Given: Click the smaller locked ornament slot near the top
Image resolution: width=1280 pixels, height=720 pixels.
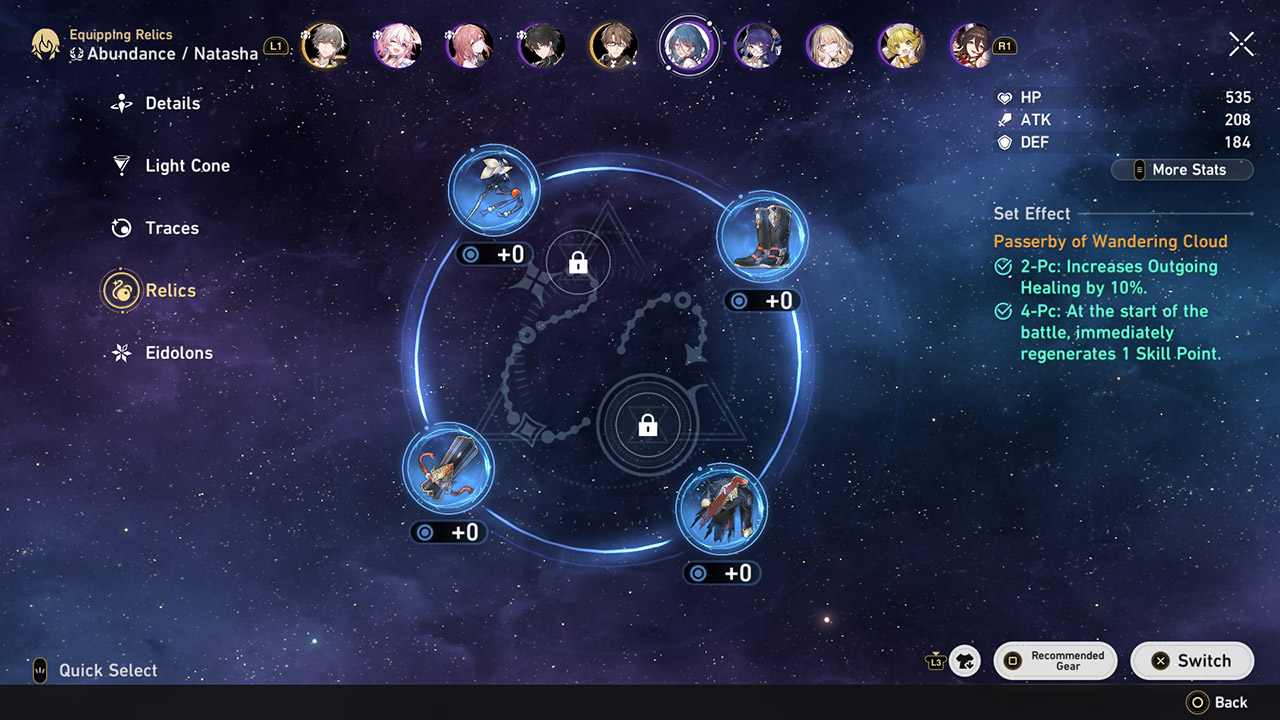Looking at the screenshot, I should pyautogui.click(x=578, y=261).
